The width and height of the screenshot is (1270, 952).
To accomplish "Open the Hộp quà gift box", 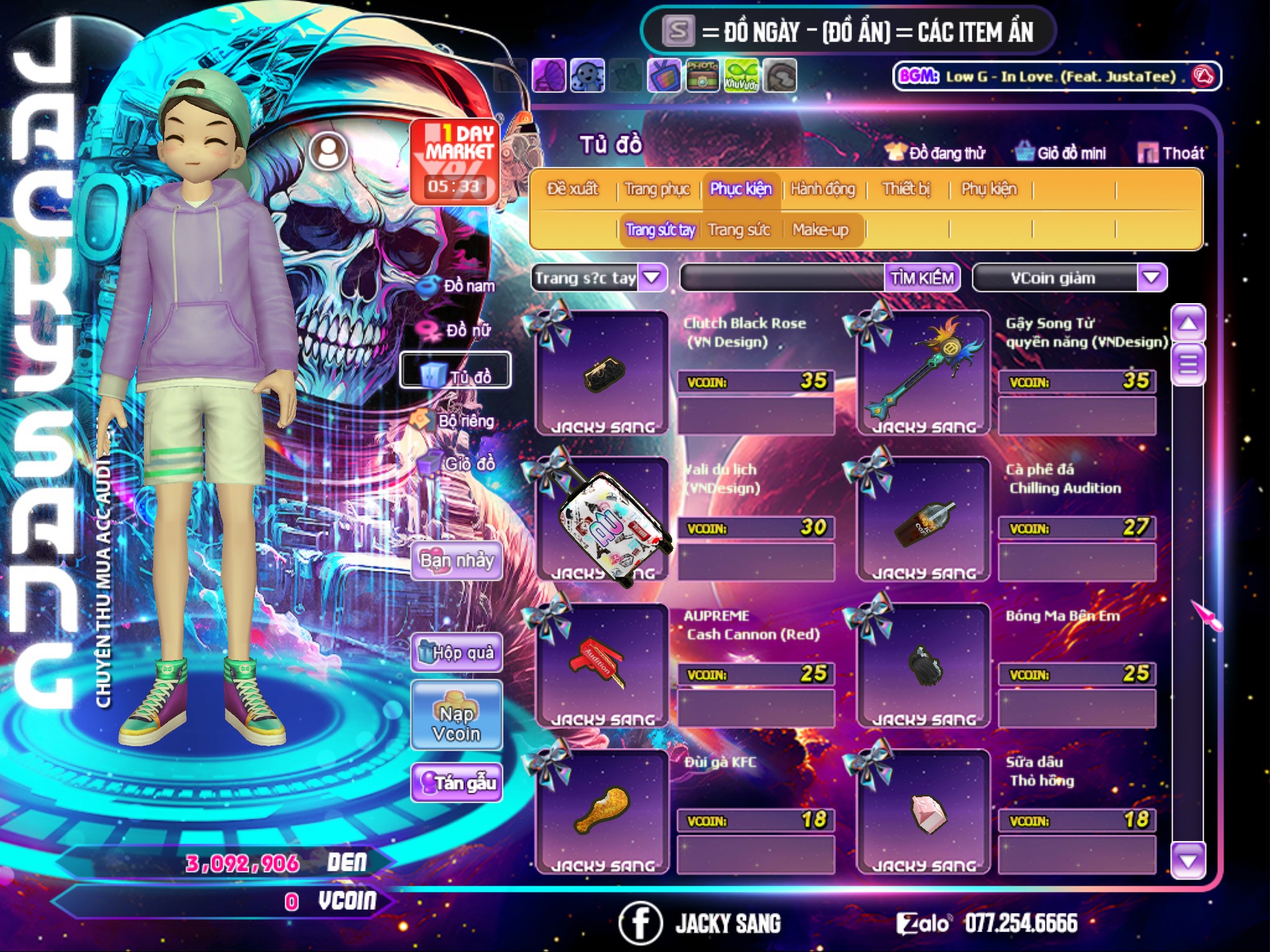I will click(x=456, y=653).
